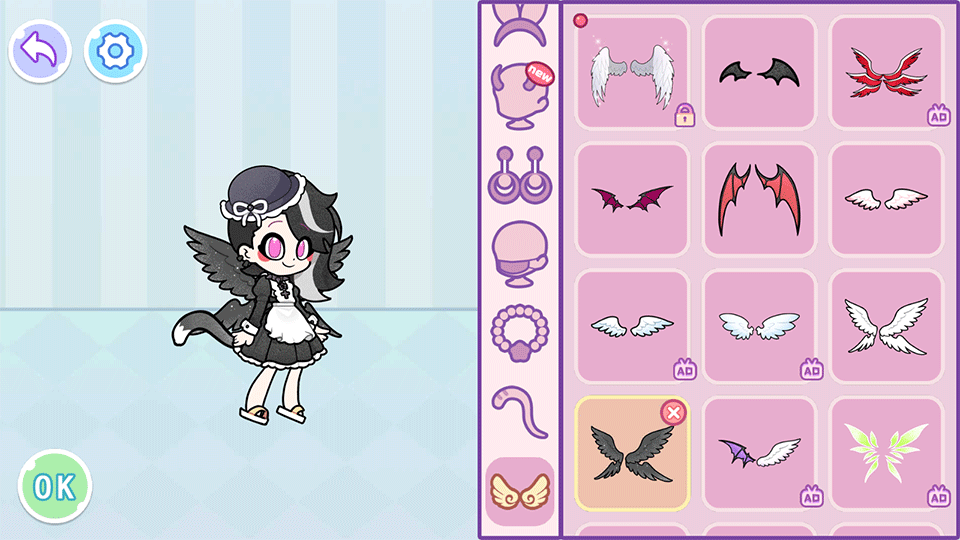This screenshot has height=540, width=960.
Task: Open settings with the gear button
Action: [116, 51]
